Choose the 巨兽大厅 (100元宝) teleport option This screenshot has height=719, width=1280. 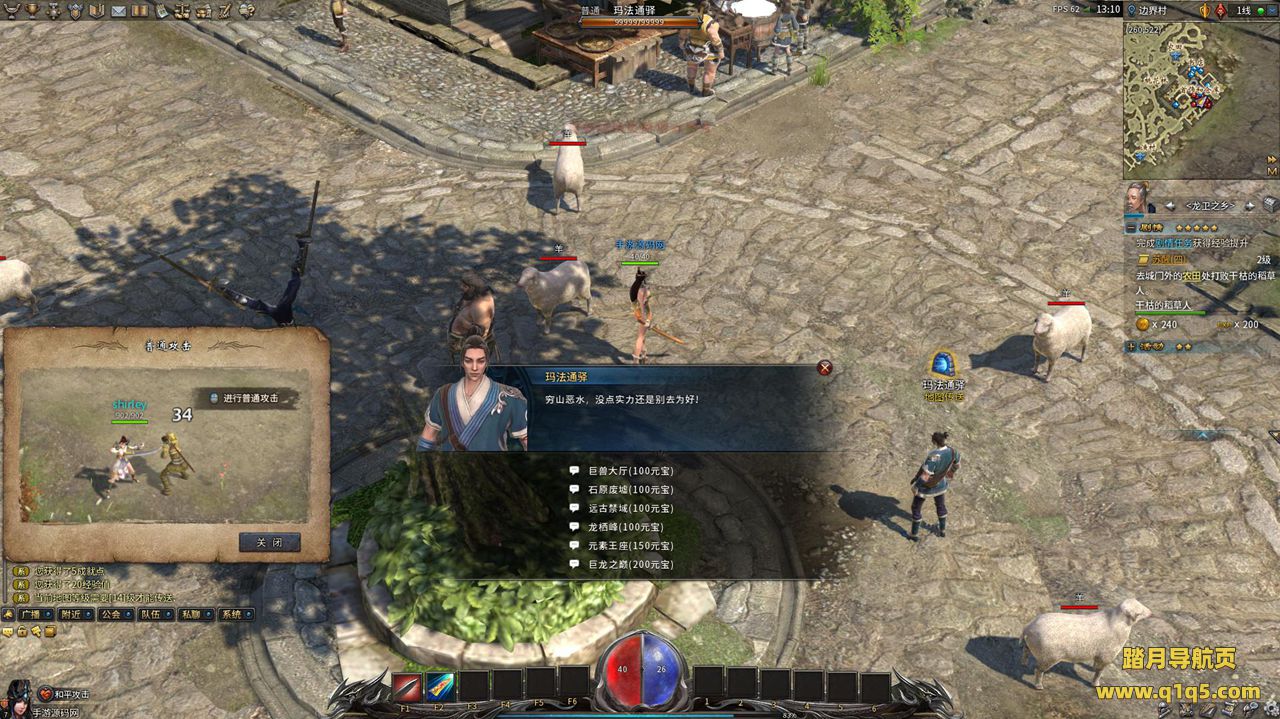pos(624,470)
